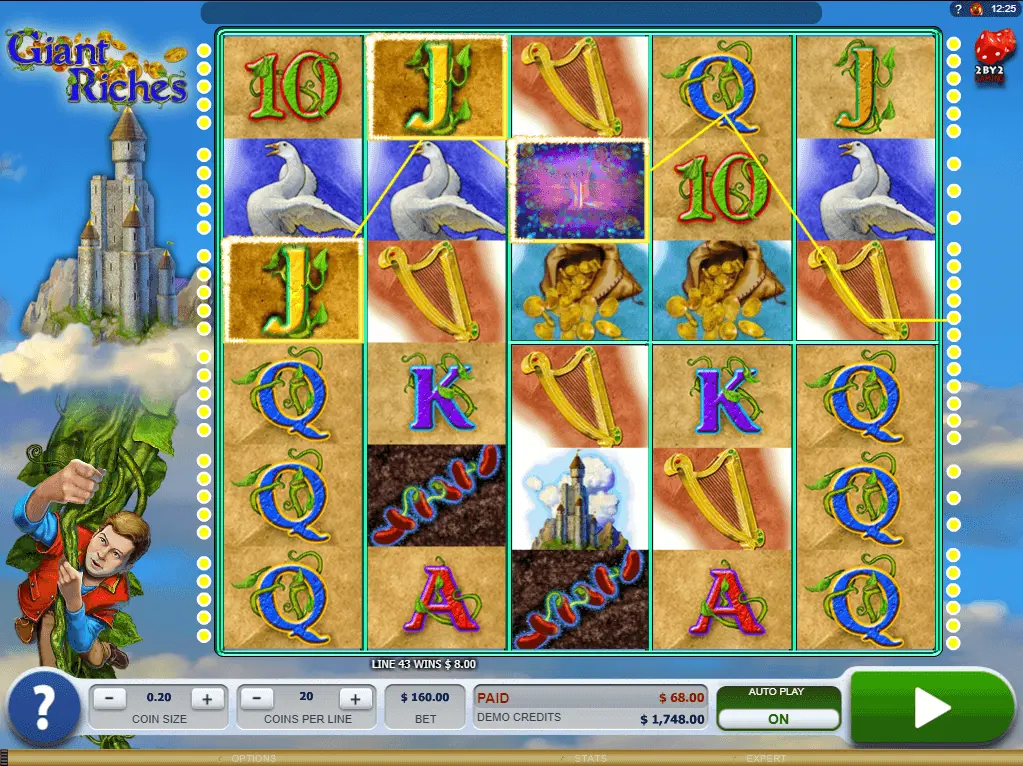Image resolution: width=1023 pixels, height=766 pixels.
Task: Click the 2 By 2 Gaming dice logo
Action: coord(994,53)
